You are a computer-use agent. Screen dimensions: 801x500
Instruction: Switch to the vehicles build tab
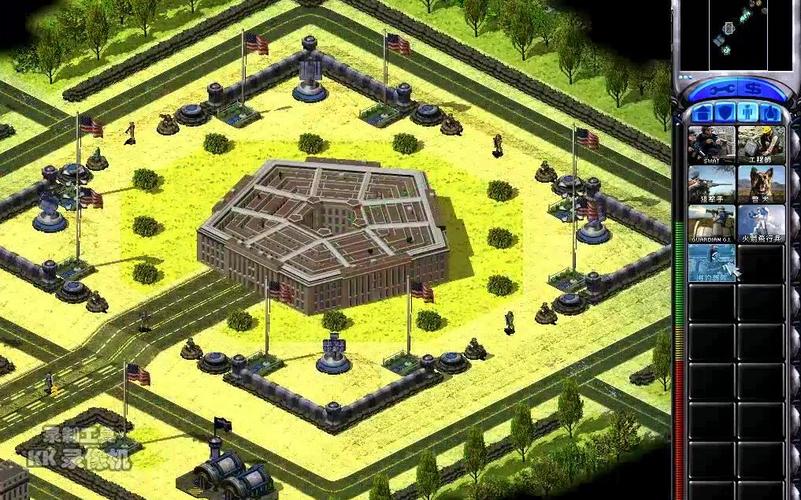(x=770, y=112)
